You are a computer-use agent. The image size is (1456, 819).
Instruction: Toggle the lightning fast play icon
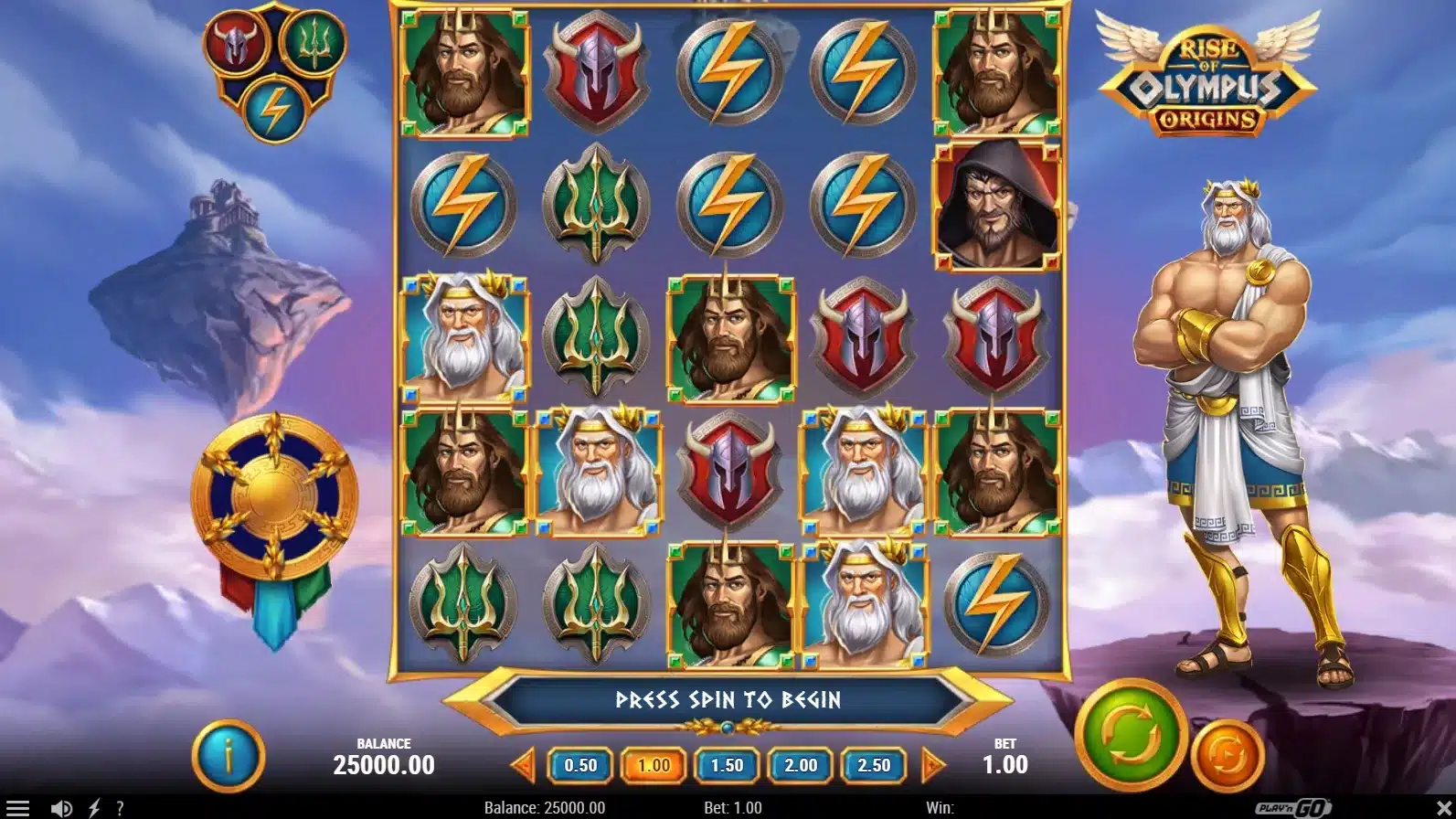tap(94, 808)
